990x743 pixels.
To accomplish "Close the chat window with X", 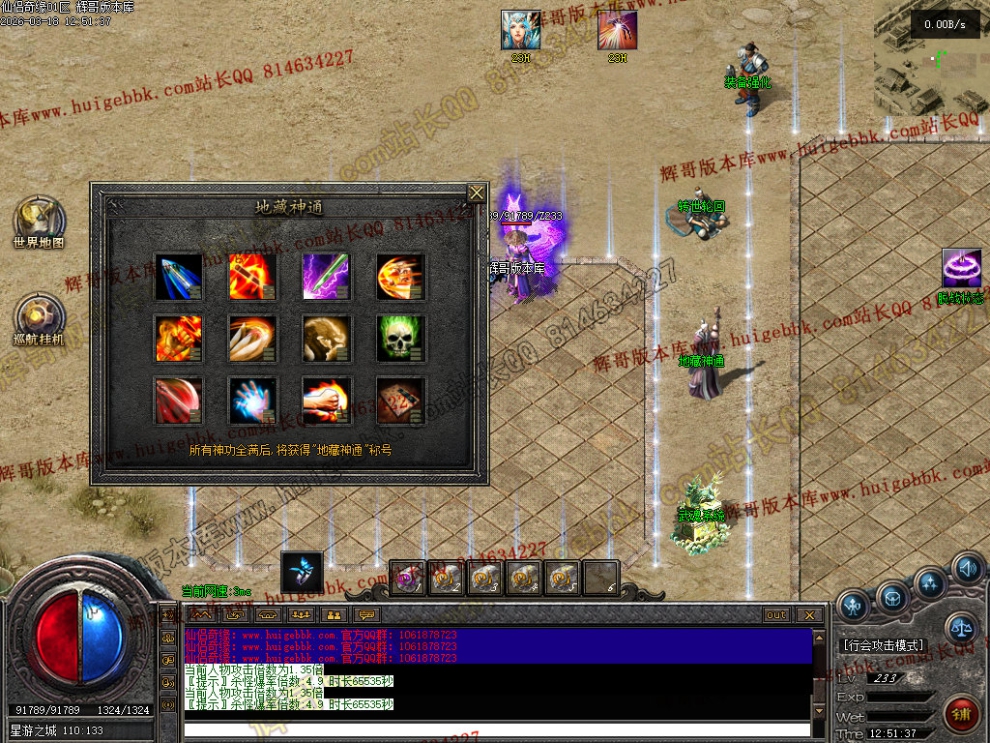I will [810, 615].
